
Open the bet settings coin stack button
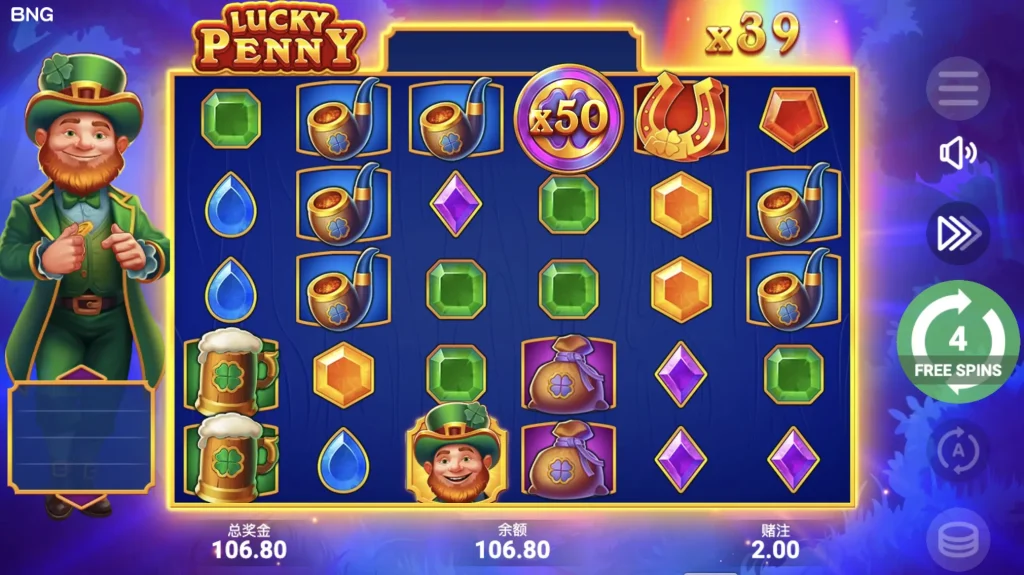click(957, 541)
